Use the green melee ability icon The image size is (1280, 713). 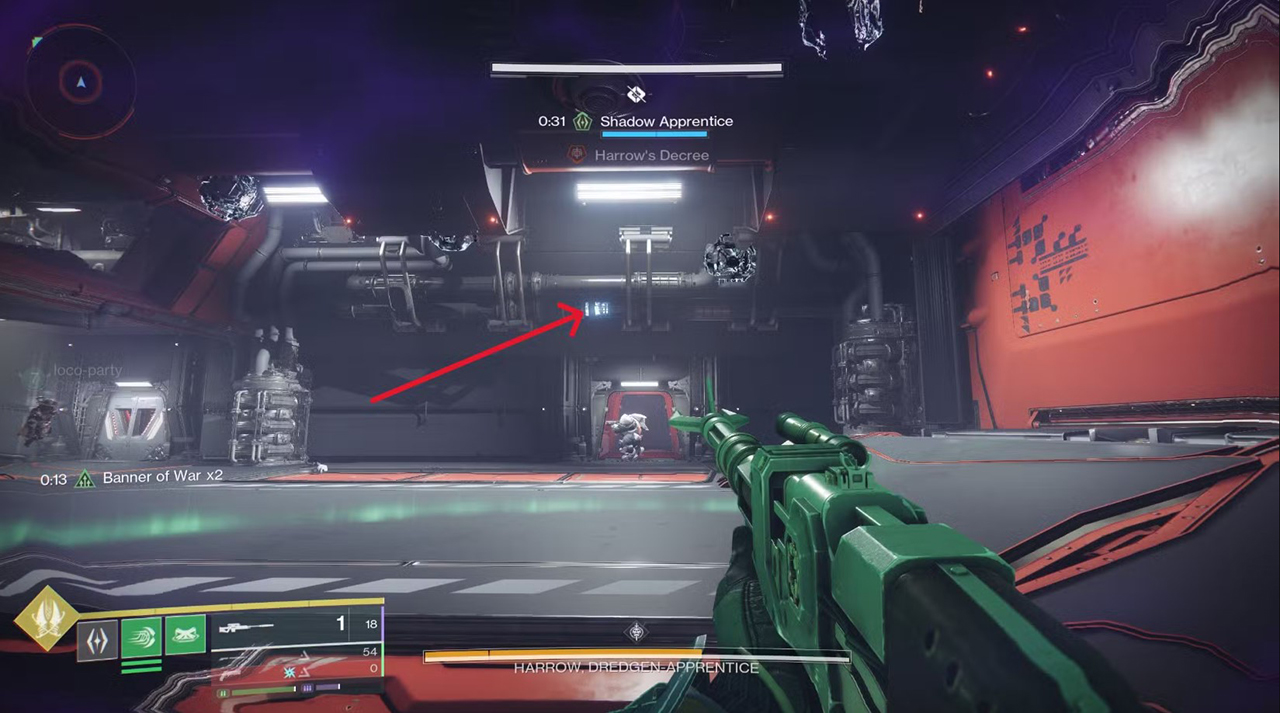(x=141, y=637)
